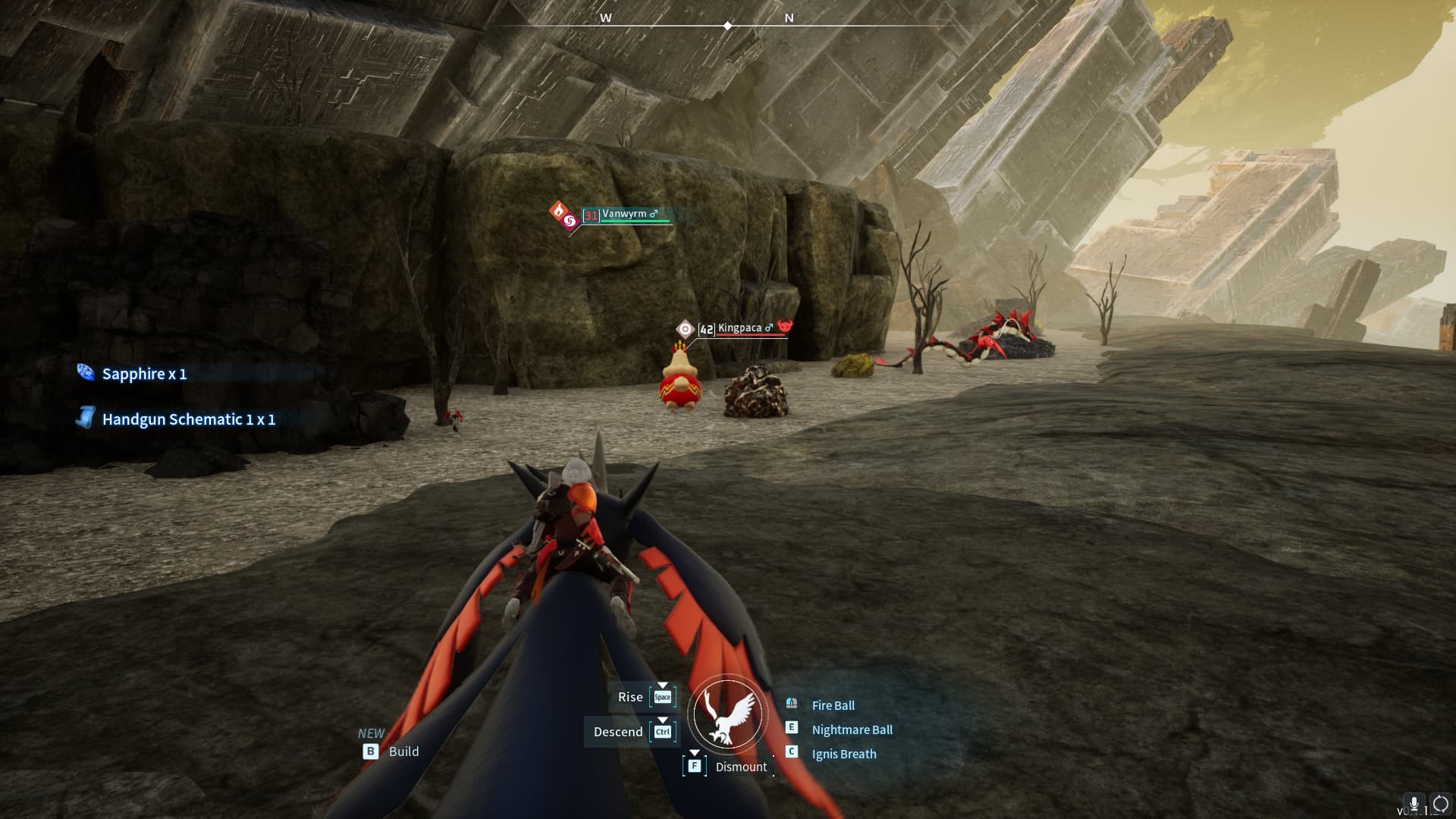
Task: Toggle the microphone overlay icon
Action: [1414, 804]
